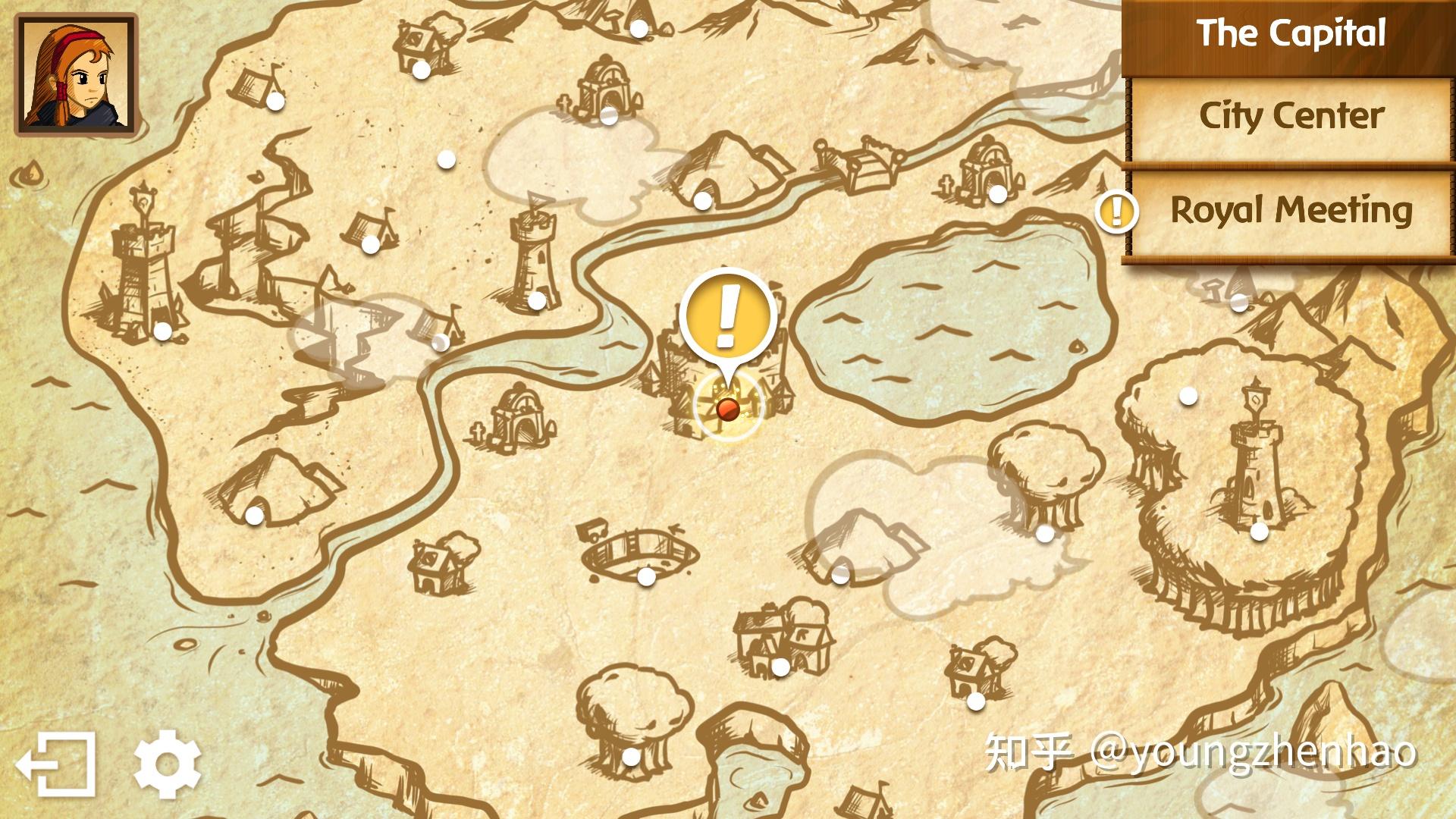Select the glowing orange location pin
Viewport: 1456px width, 819px height.
click(x=726, y=409)
